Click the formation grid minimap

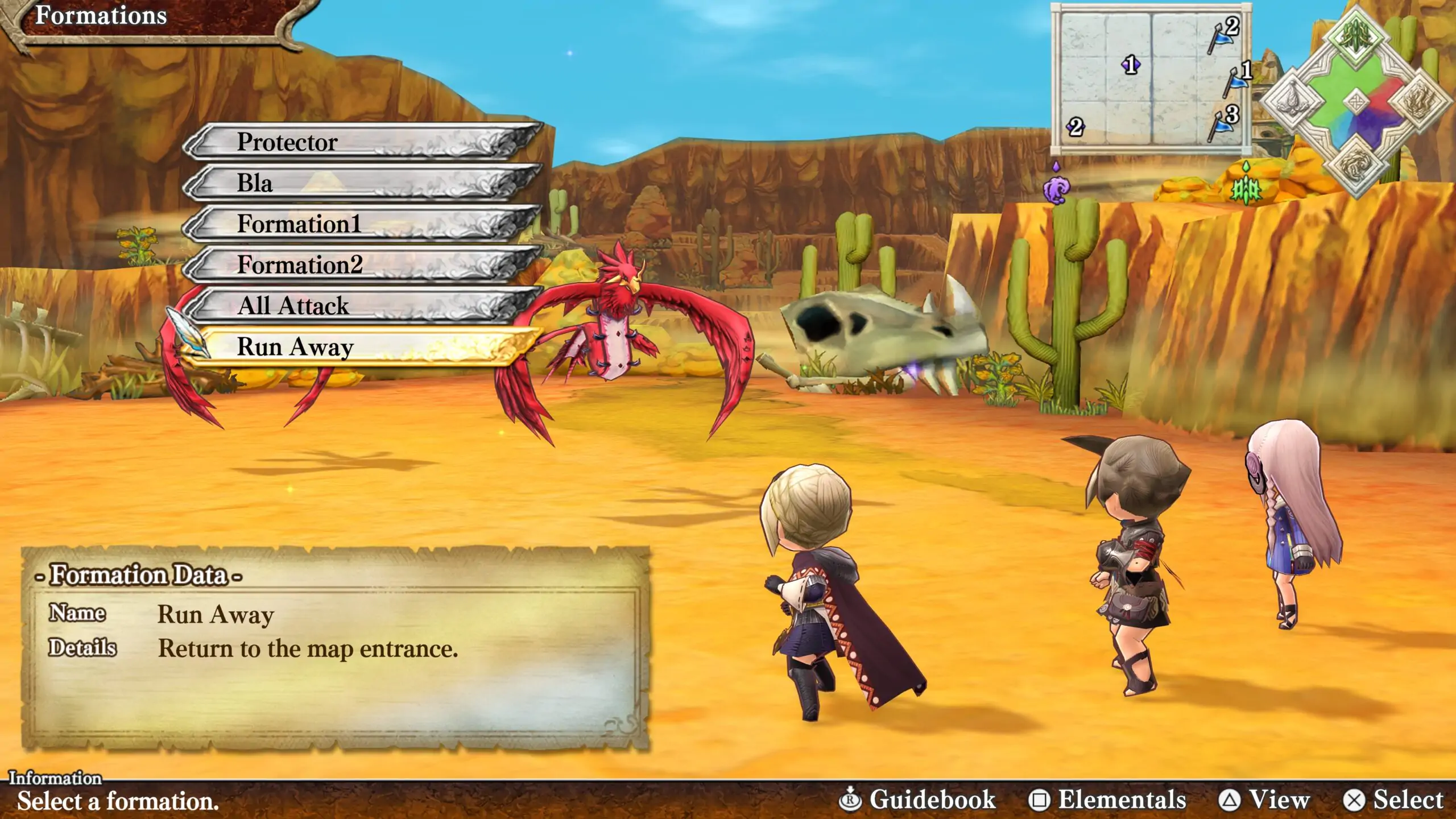(x=1150, y=78)
